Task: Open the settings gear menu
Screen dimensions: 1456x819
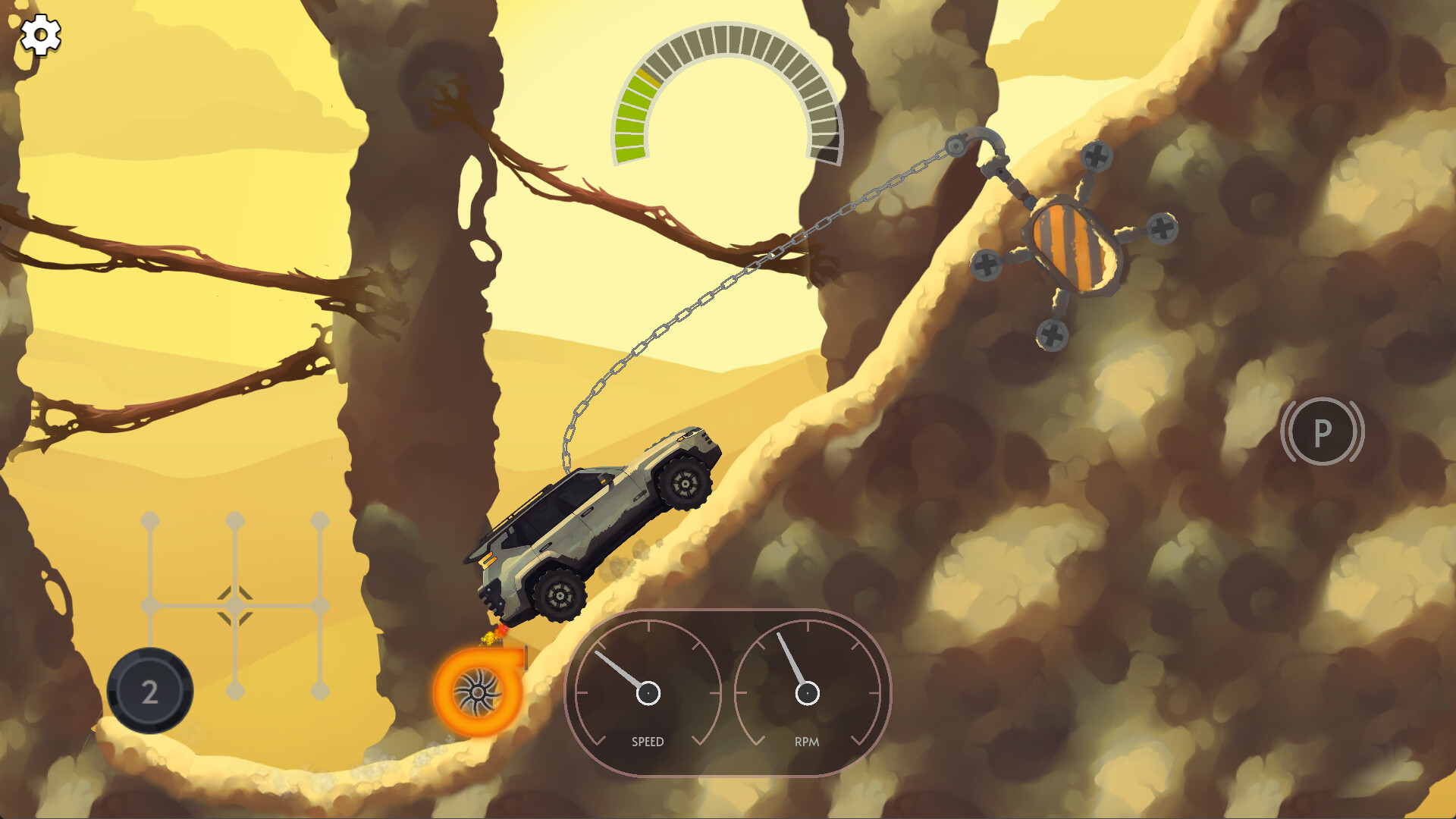Action: (x=41, y=33)
